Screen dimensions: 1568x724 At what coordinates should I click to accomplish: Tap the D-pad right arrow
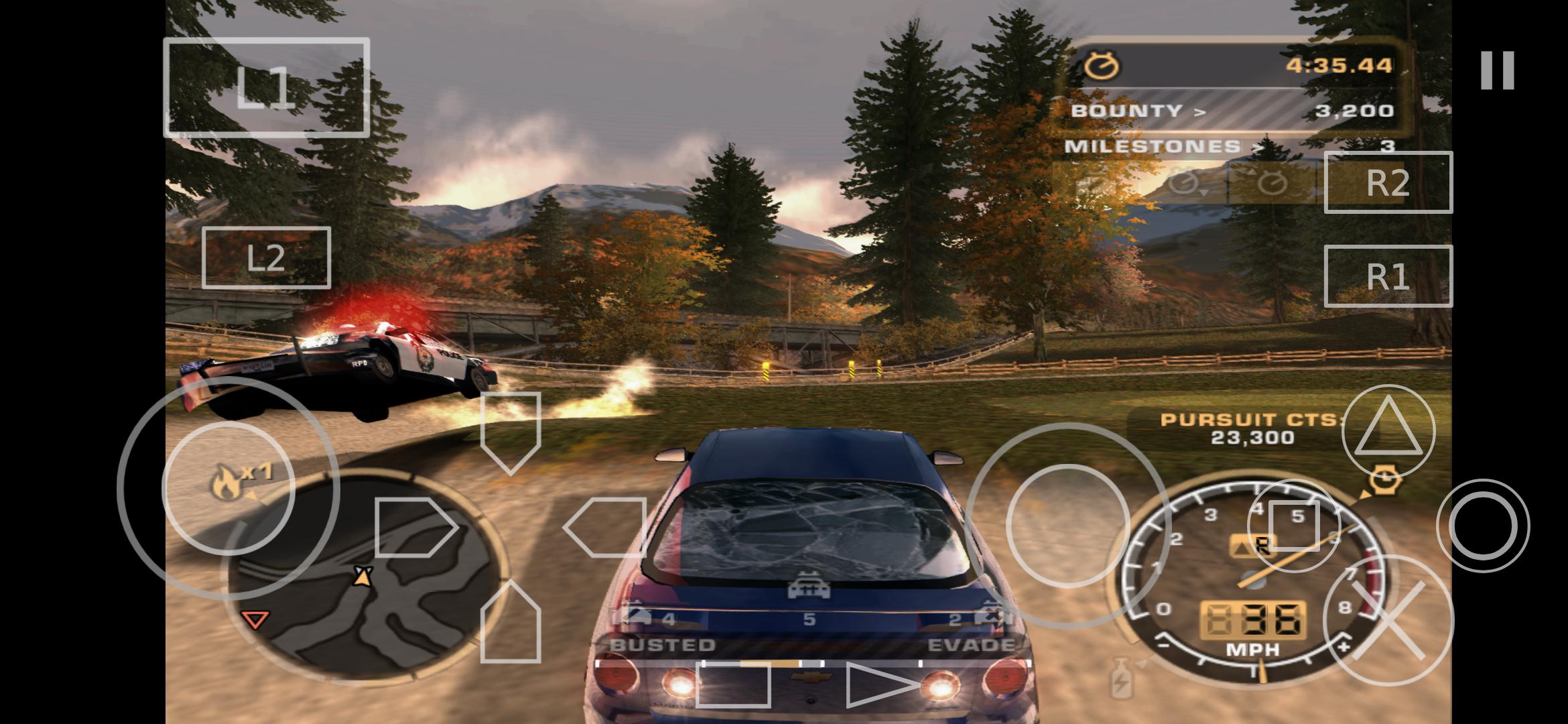605,528
